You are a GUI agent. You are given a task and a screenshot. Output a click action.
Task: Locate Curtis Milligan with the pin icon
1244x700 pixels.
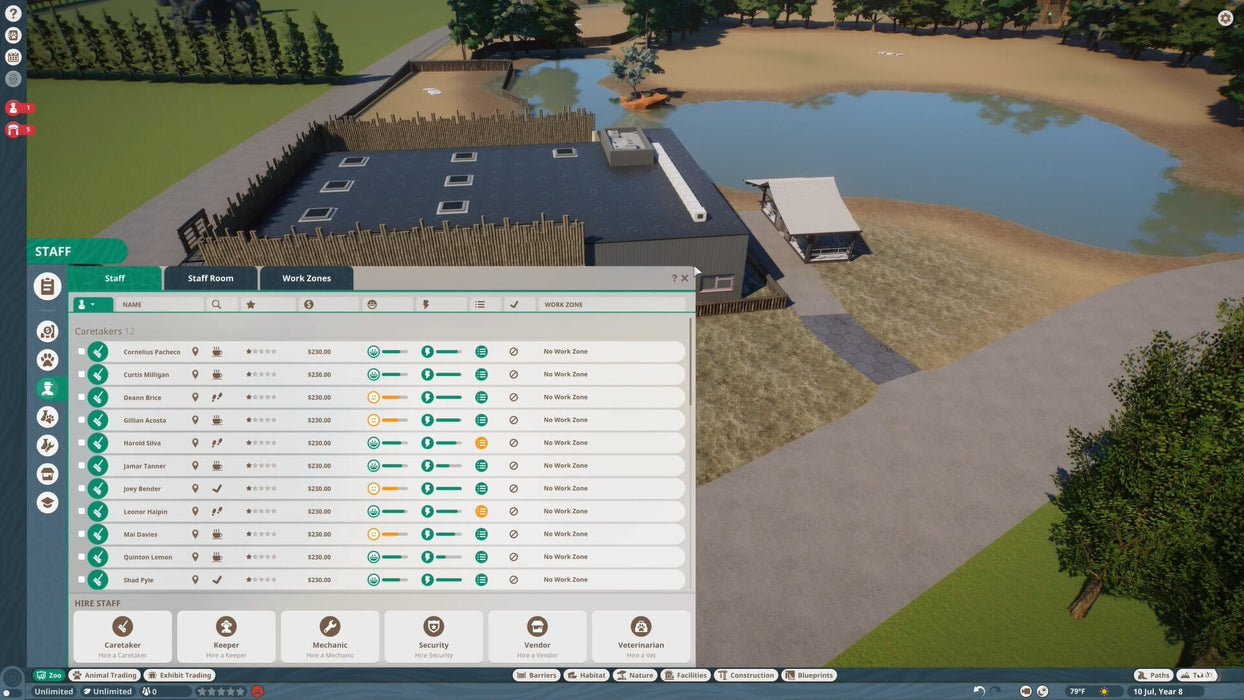195,375
